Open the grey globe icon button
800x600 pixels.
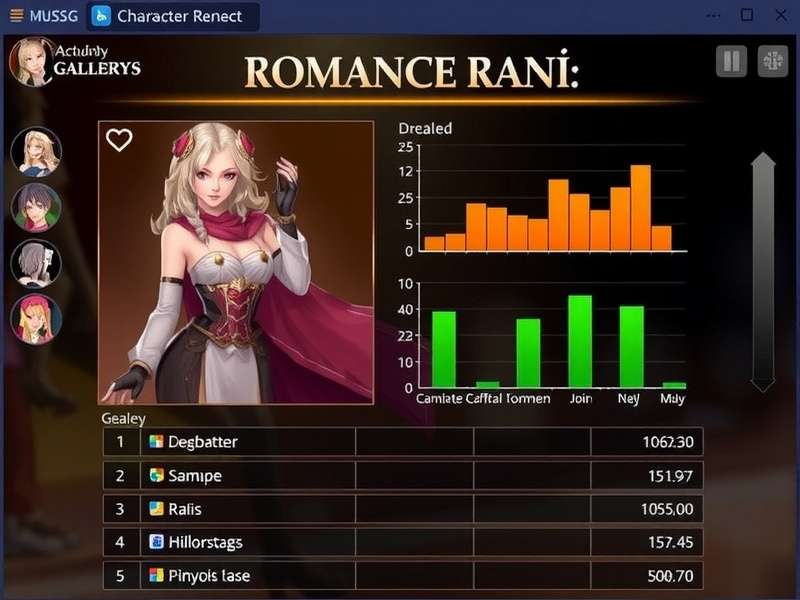[x=773, y=61]
